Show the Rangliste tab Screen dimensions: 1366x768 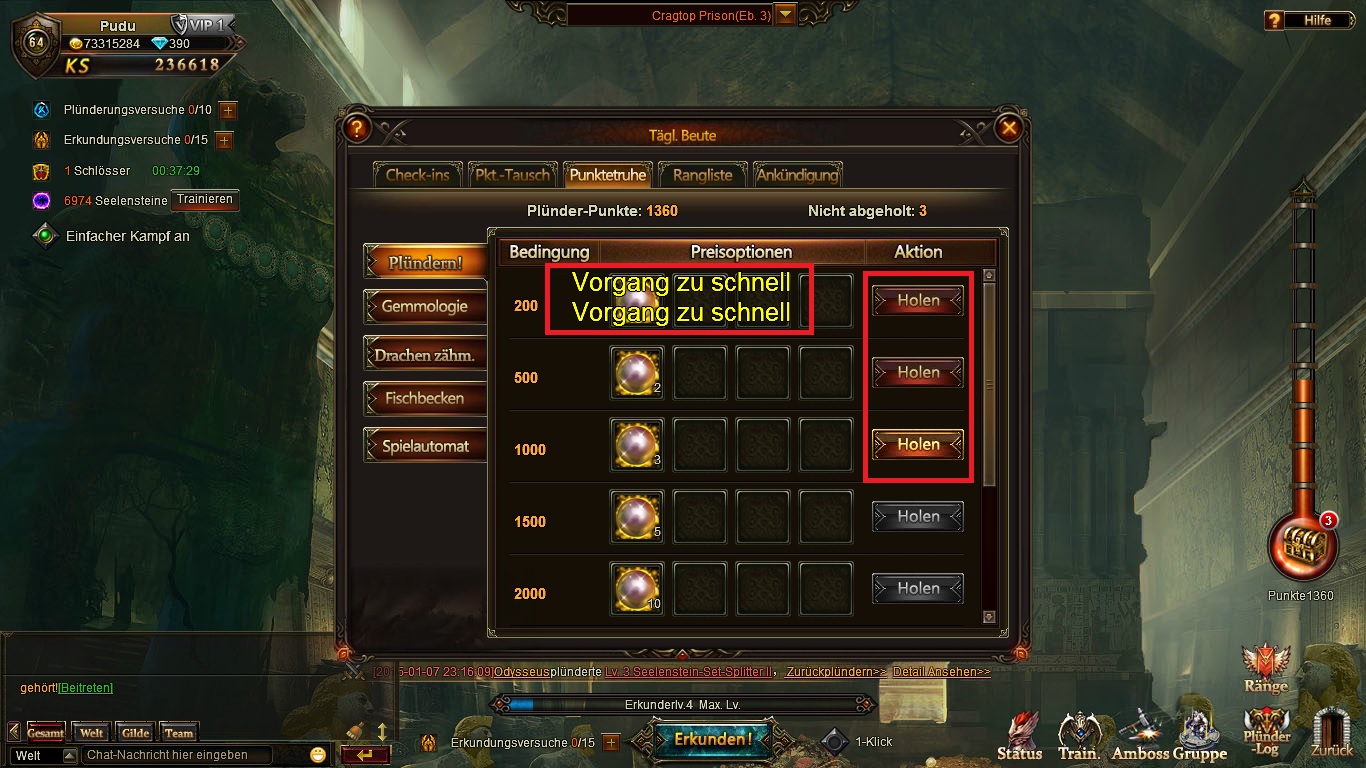point(702,175)
